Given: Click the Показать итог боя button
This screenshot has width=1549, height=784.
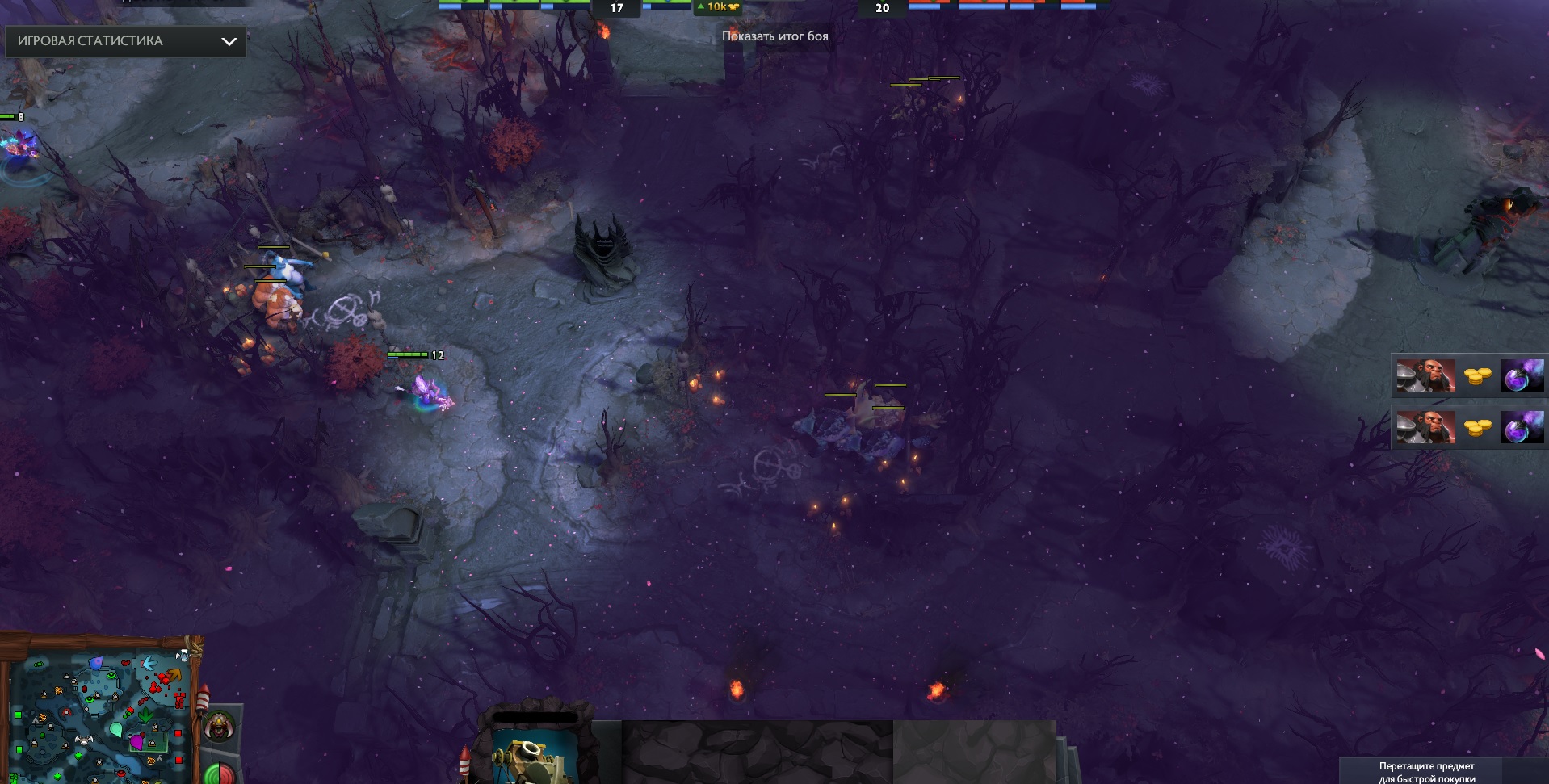Looking at the screenshot, I should [774, 36].
